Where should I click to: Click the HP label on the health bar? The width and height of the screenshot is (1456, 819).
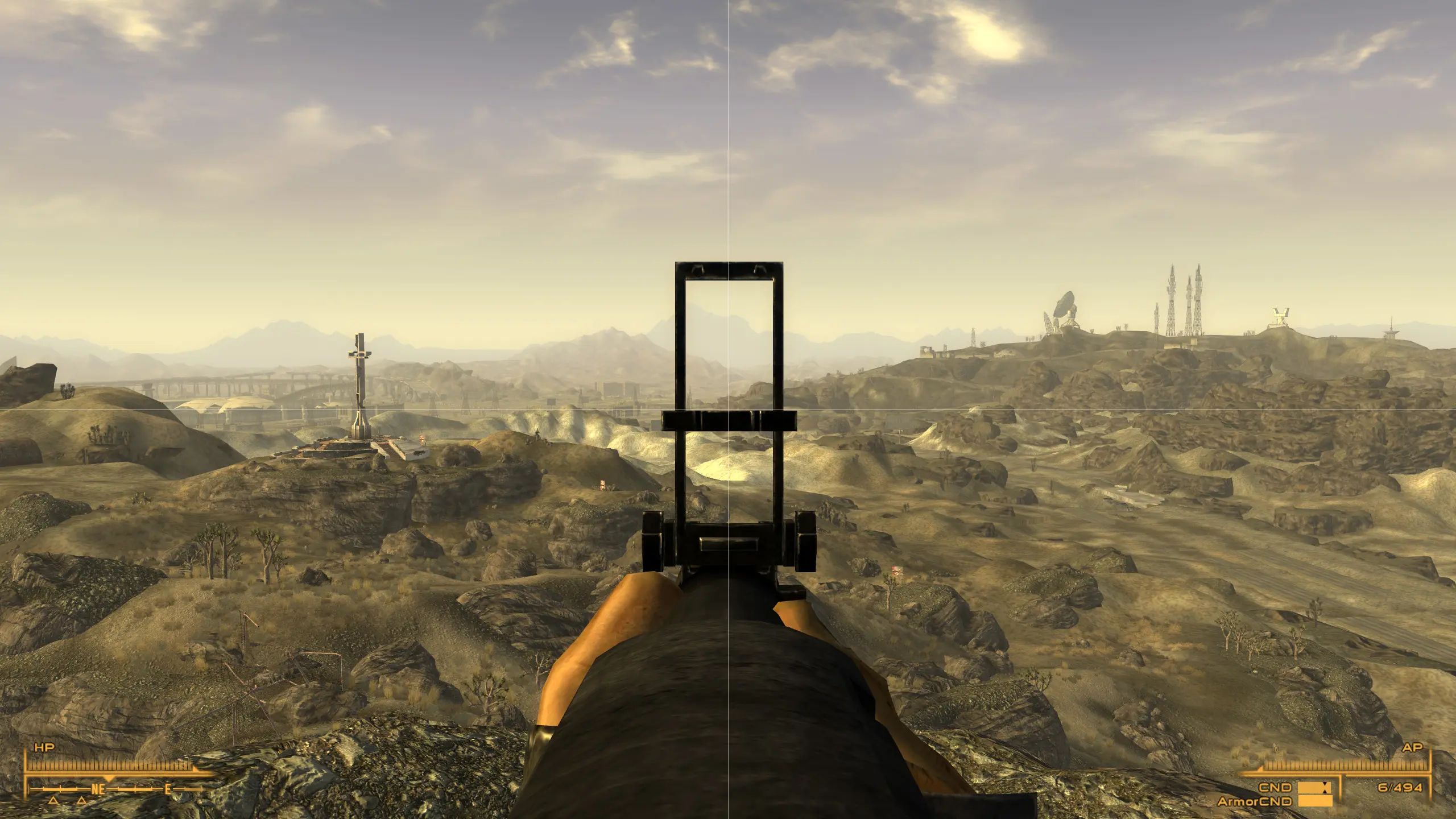tap(44, 747)
